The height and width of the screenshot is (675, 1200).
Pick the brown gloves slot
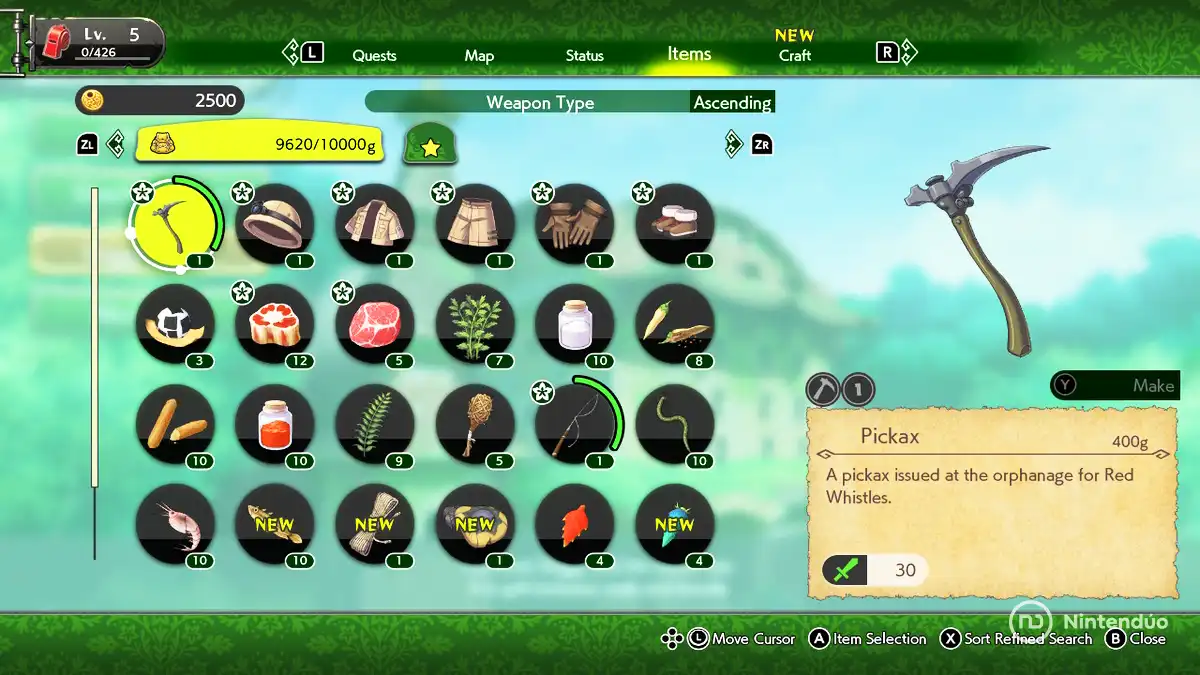coord(574,224)
